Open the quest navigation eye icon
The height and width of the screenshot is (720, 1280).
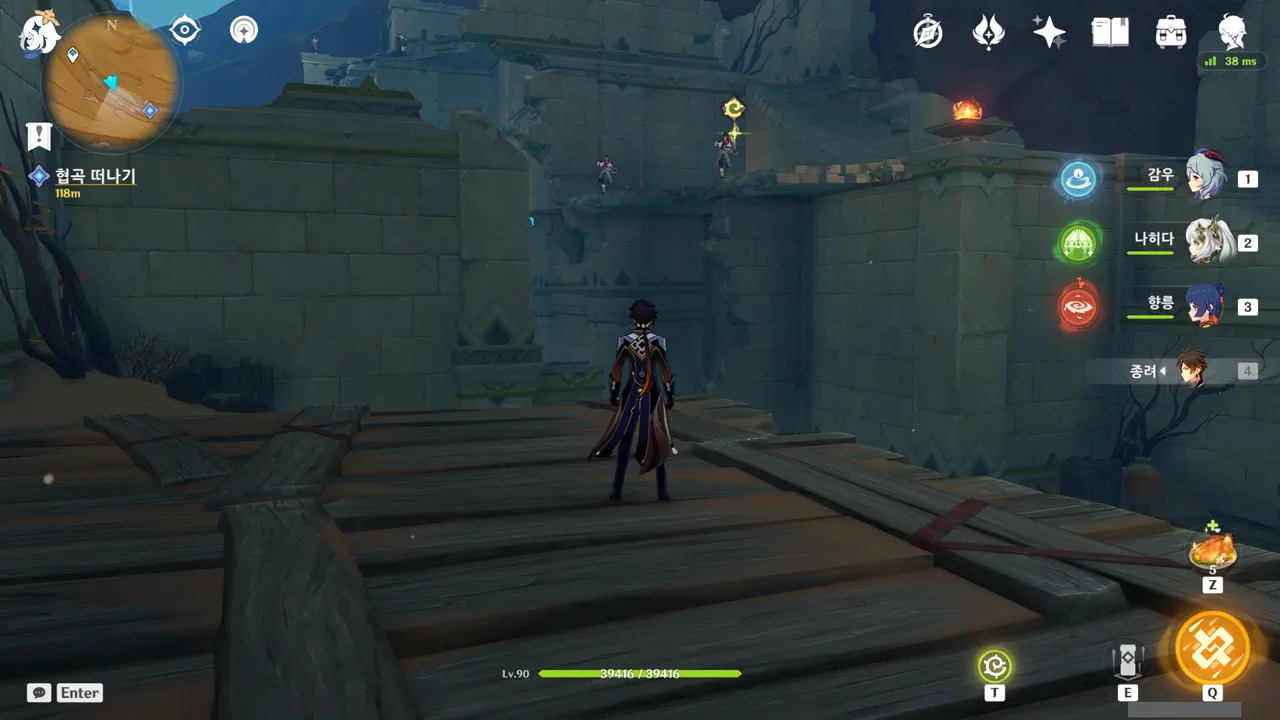pos(185,31)
